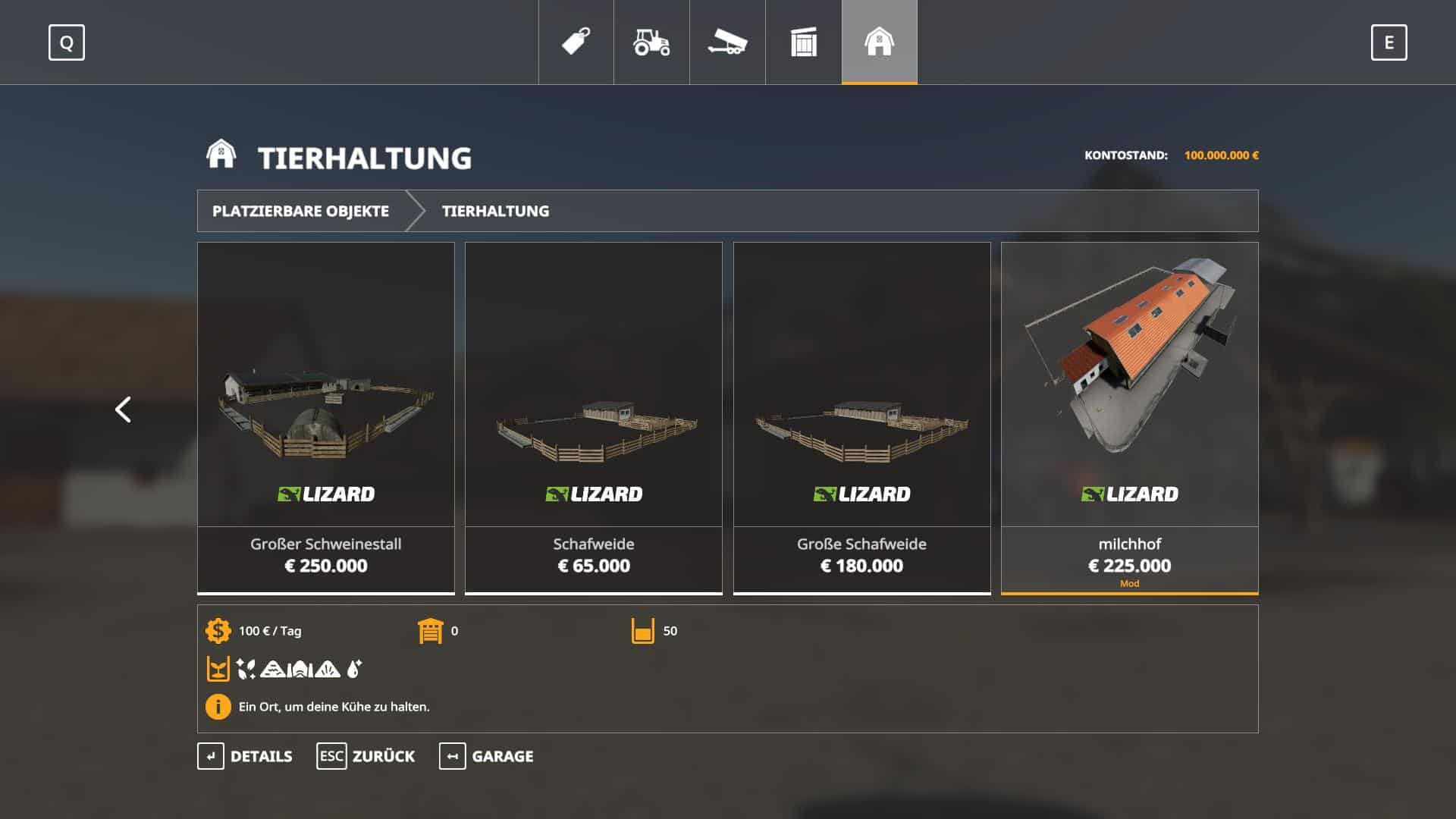Screen dimensions: 1456x819
Task: Open the Garage view
Action: [486, 756]
